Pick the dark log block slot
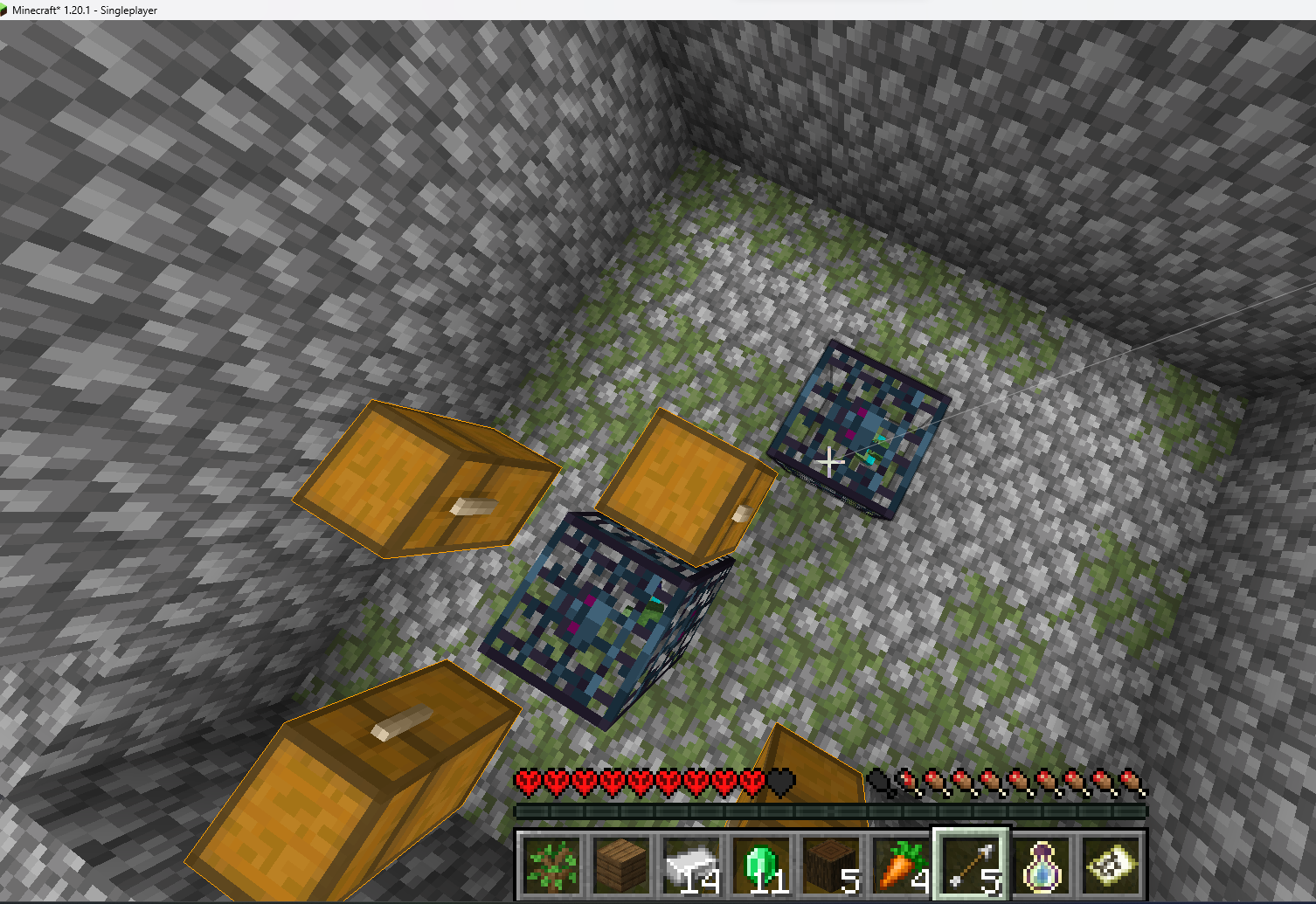 [831, 865]
